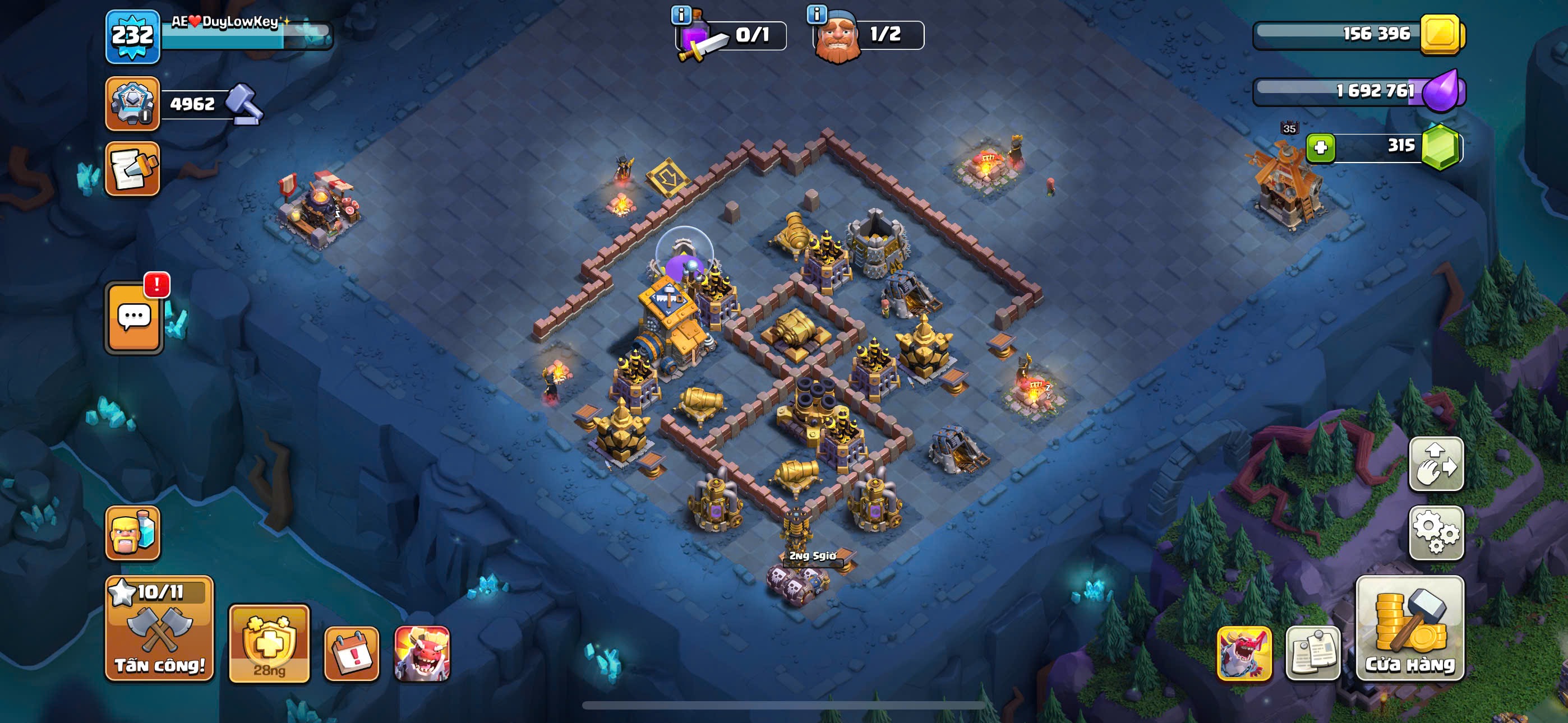Start an attack with Tấn công! button
1568x723 pixels.
159,629
